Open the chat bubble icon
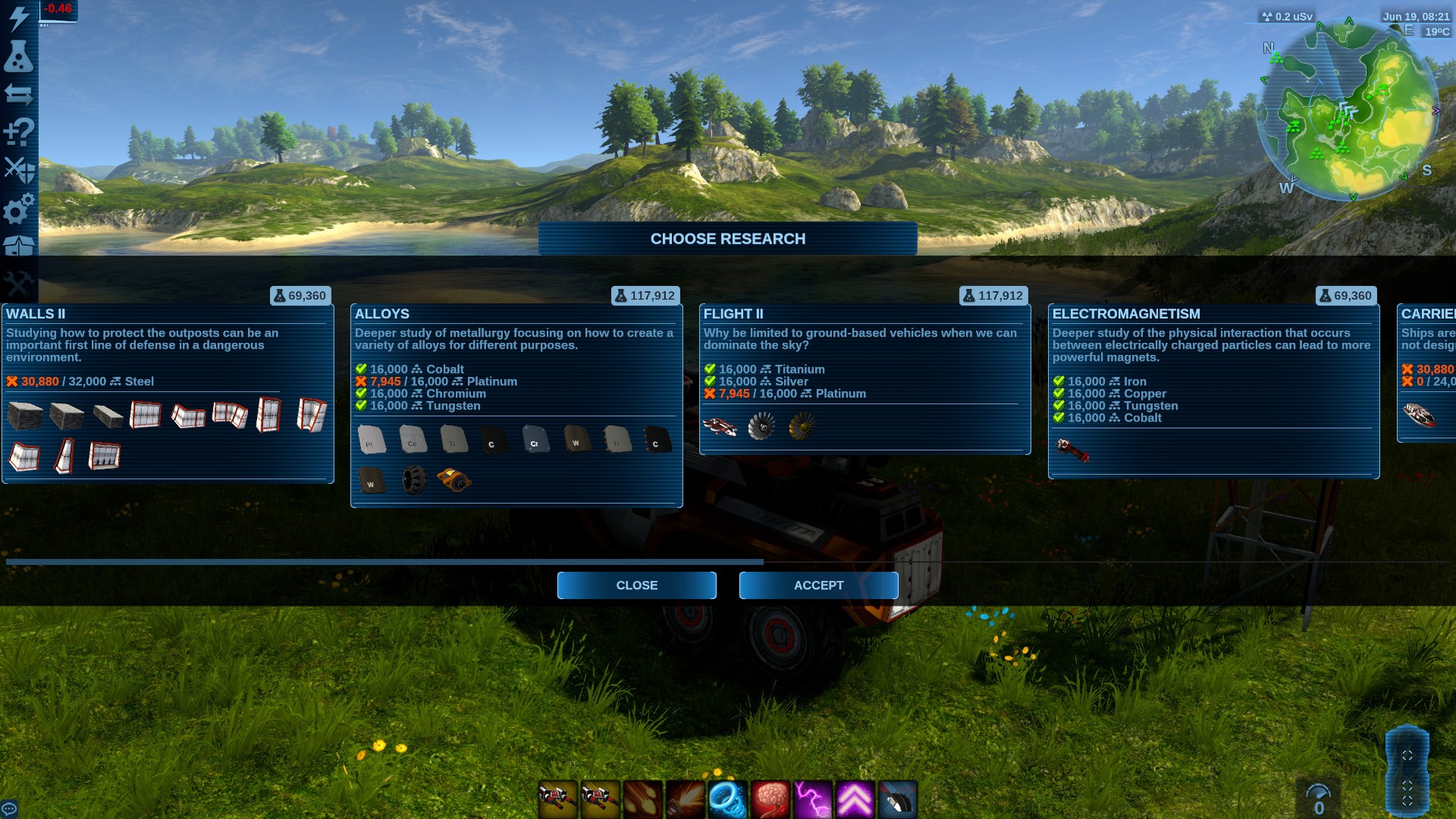1456x819 pixels. (x=9, y=808)
